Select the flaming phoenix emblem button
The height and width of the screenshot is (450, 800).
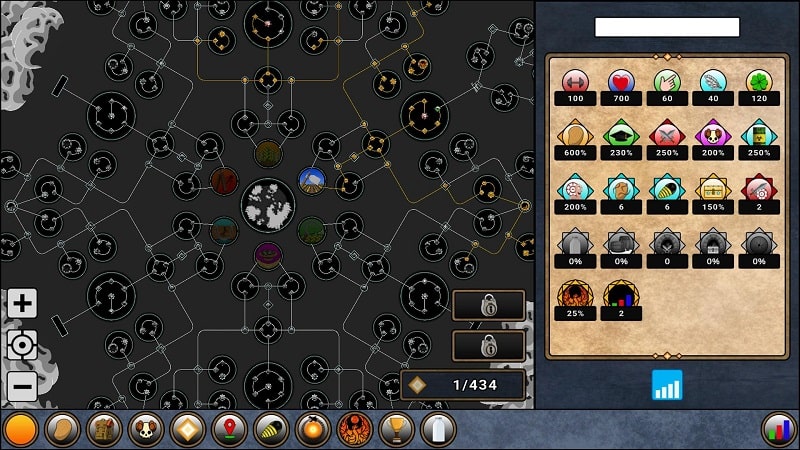click(x=354, y=430)
